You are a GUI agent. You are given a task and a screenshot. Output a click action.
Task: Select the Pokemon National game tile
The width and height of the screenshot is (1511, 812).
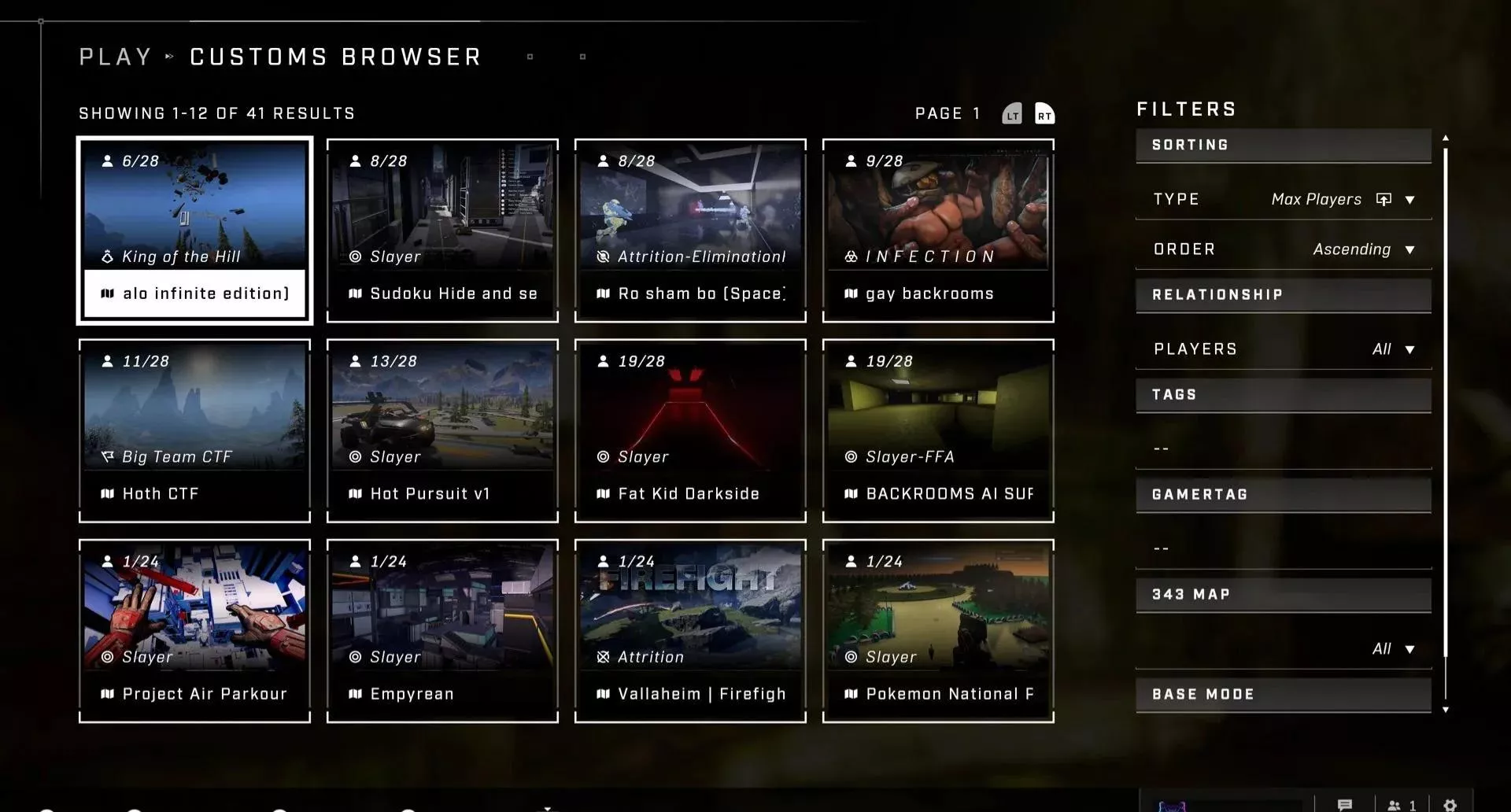pos(938,630)
